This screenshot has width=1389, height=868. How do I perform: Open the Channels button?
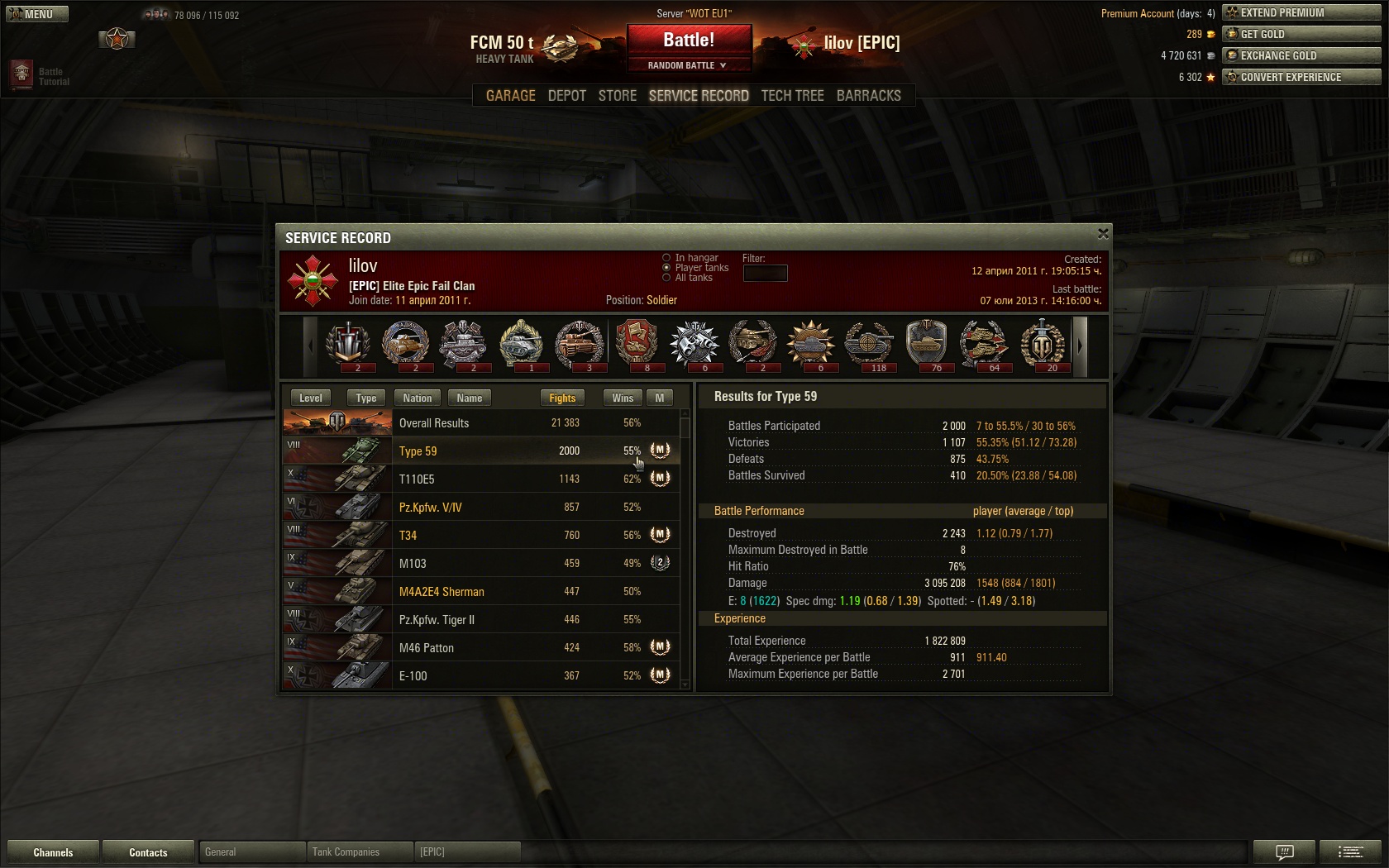click(x=53, y=852)
